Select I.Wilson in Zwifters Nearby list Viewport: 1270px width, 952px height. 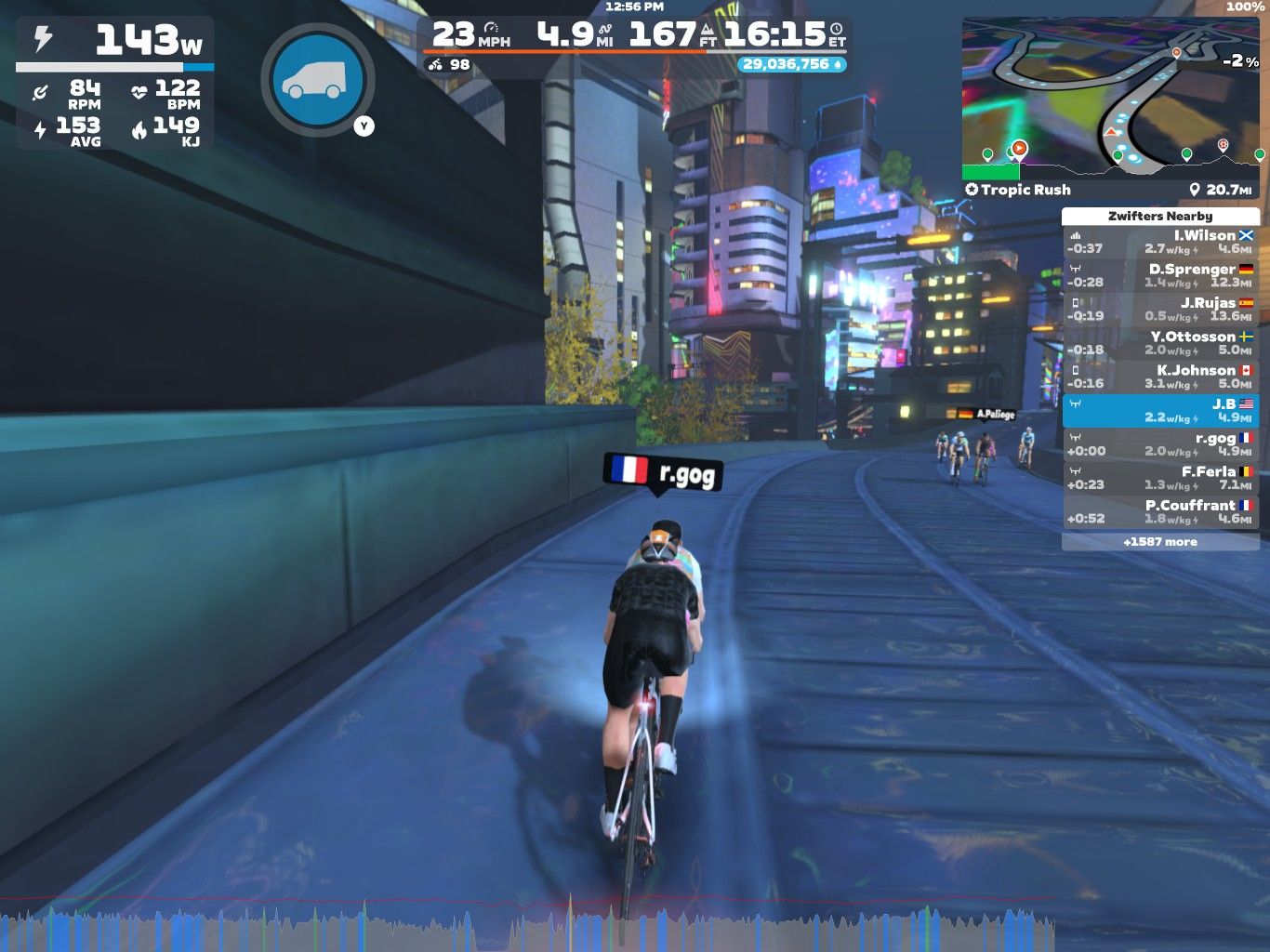[1160, 243]
